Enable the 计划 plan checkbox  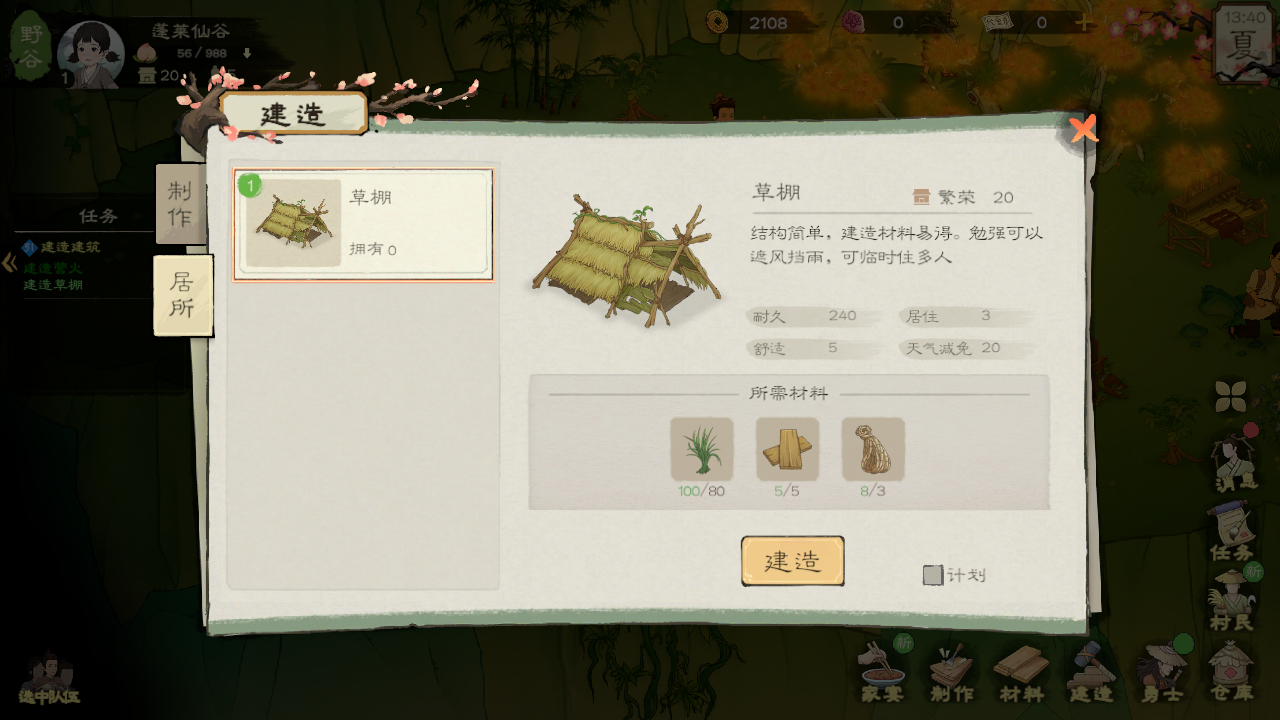pos(933,575)
